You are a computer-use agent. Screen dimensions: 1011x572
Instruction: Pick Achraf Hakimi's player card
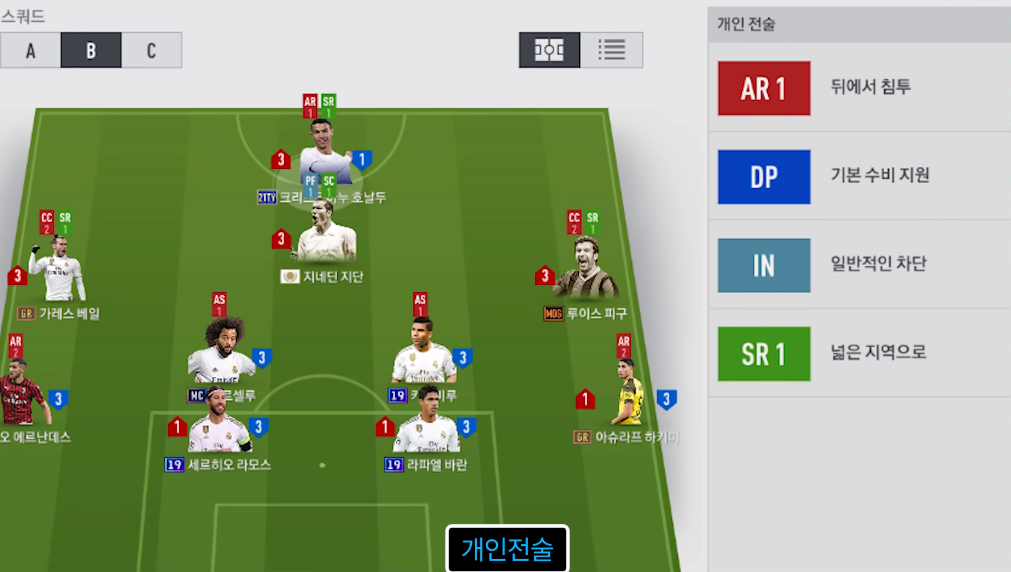click(626, 398)
